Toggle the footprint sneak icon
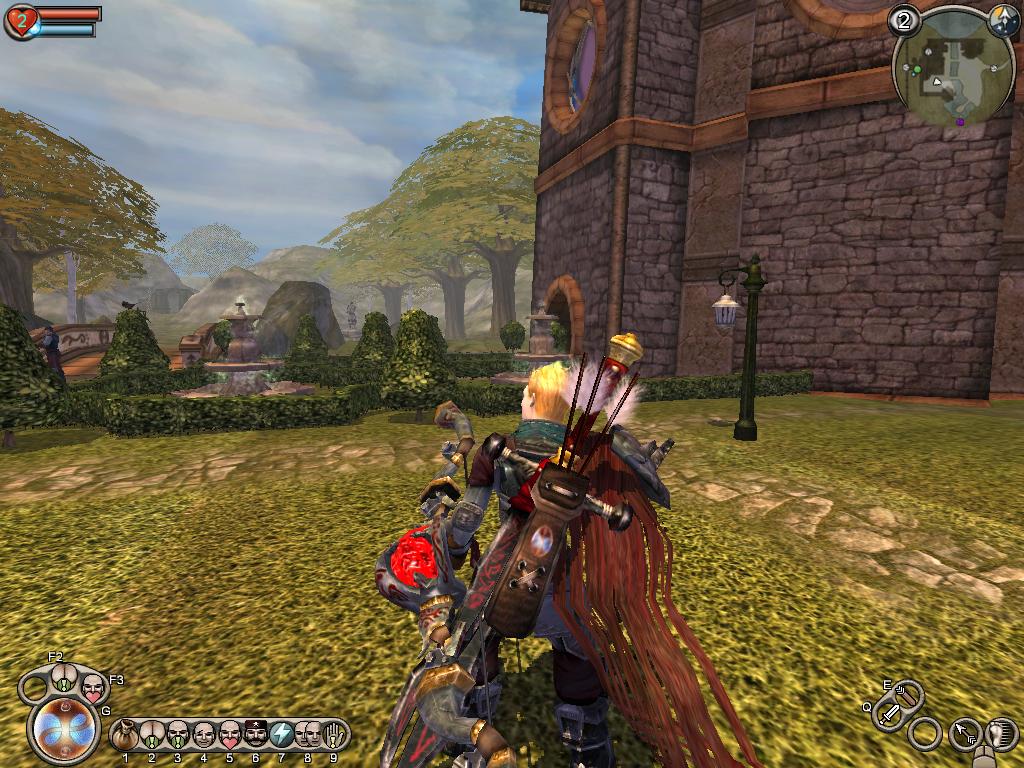The image size is (1024, 768). pyautogui.click(x=1001, y=735)
